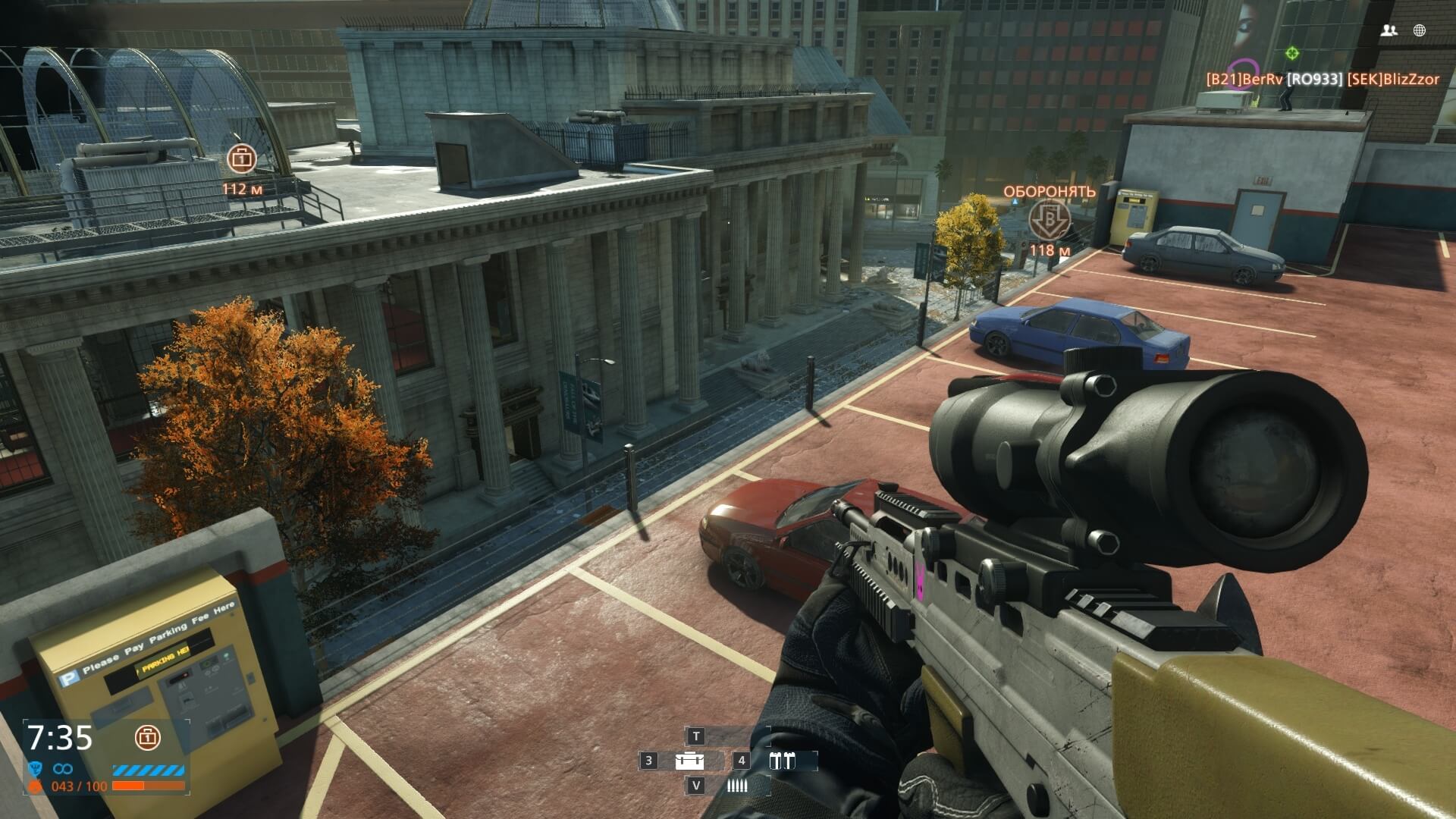Screen dimensions: 1456x819
Task: Select player name [SEK]BlizZzor
Action: coord(1392,79)
